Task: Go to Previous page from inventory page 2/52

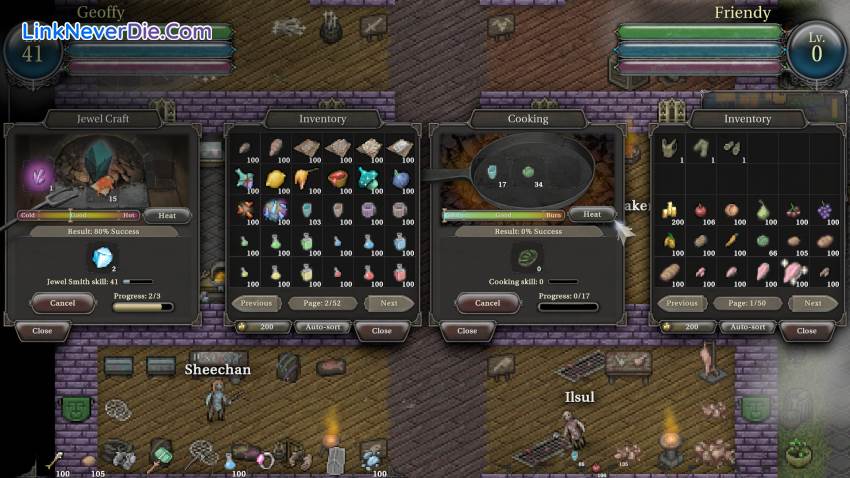Action: coord(256,302)
